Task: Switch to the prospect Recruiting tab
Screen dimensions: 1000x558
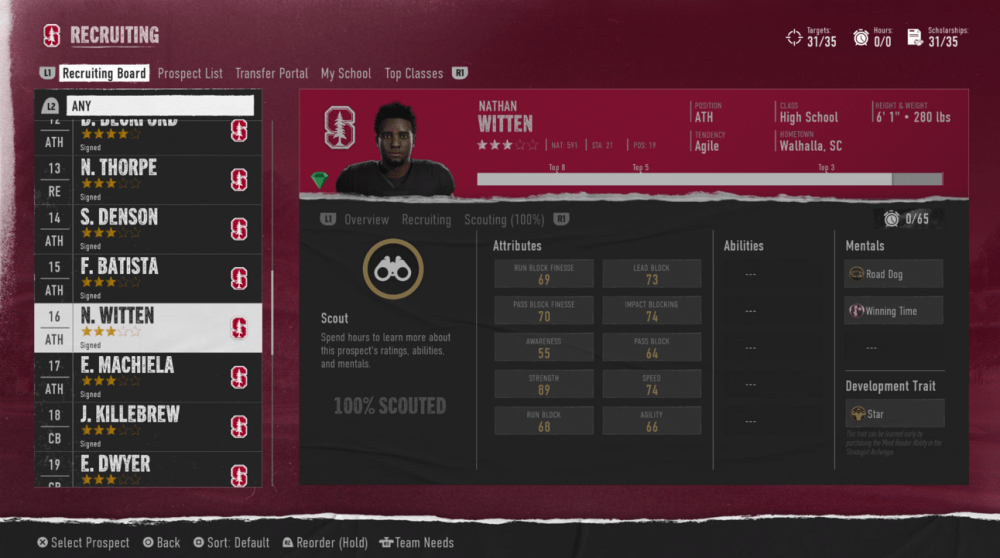Action: [x=426, y=219]
